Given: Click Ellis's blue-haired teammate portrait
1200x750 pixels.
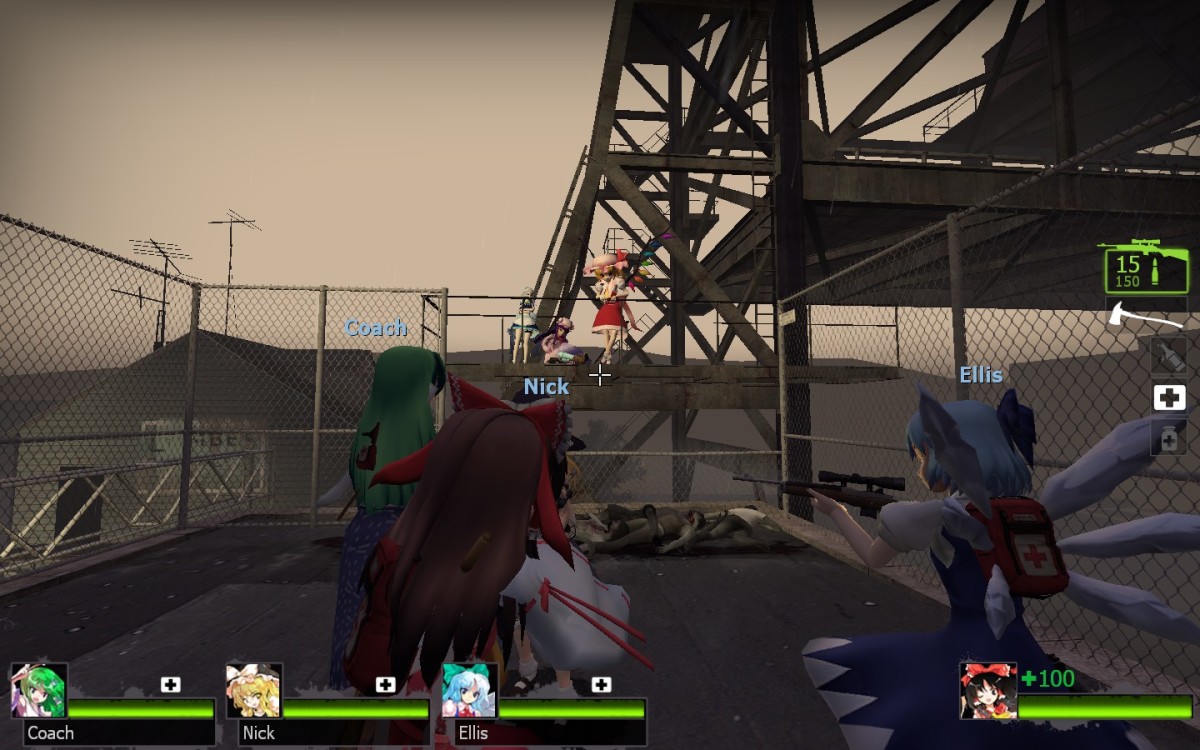Looking at the screenshot, I should 470,690.
